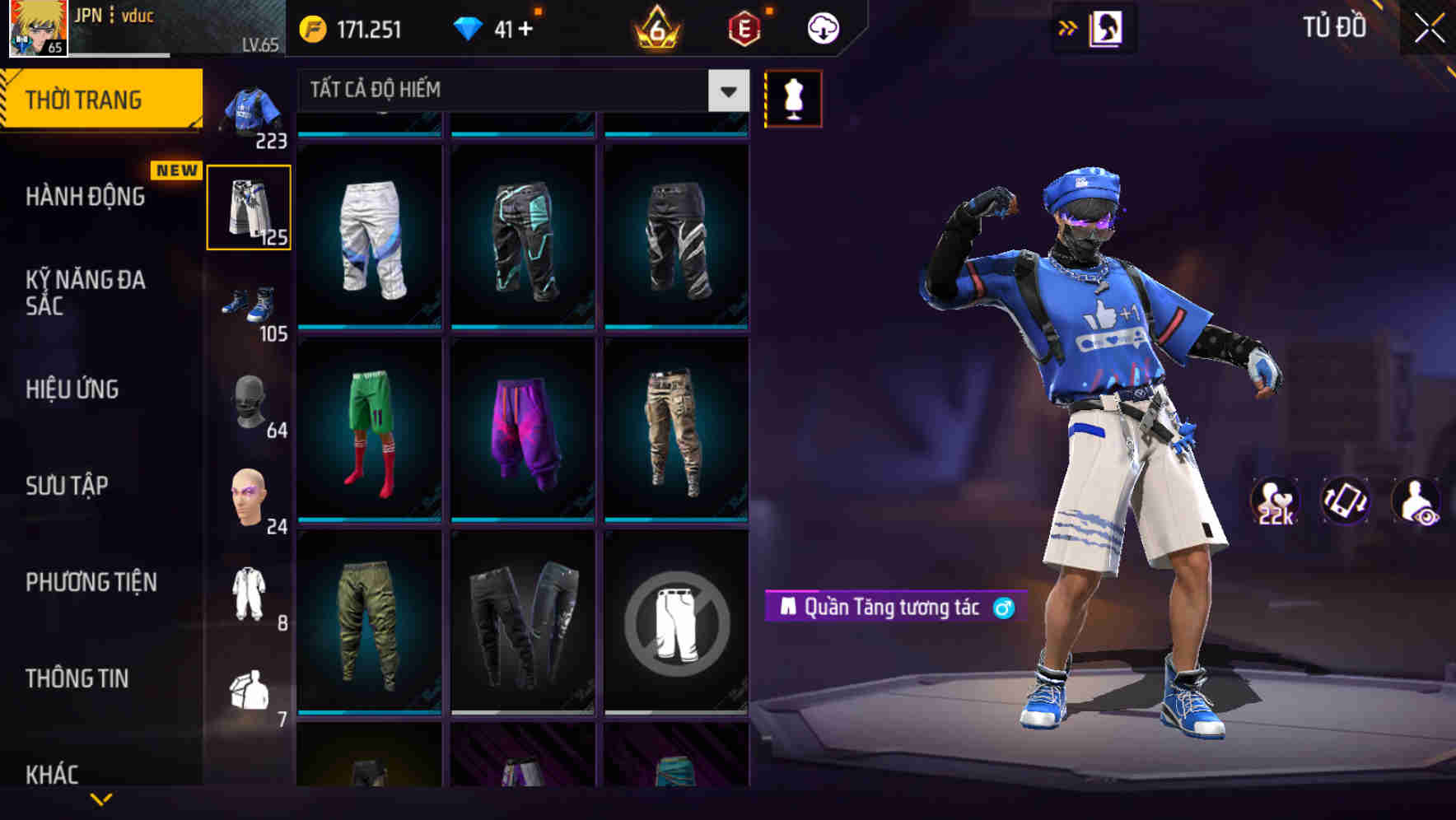This screenshot has height=820, width=1456.
Task: Select the shorts category with 125 items
Action: pyautogui.click(x=250, y=206)
